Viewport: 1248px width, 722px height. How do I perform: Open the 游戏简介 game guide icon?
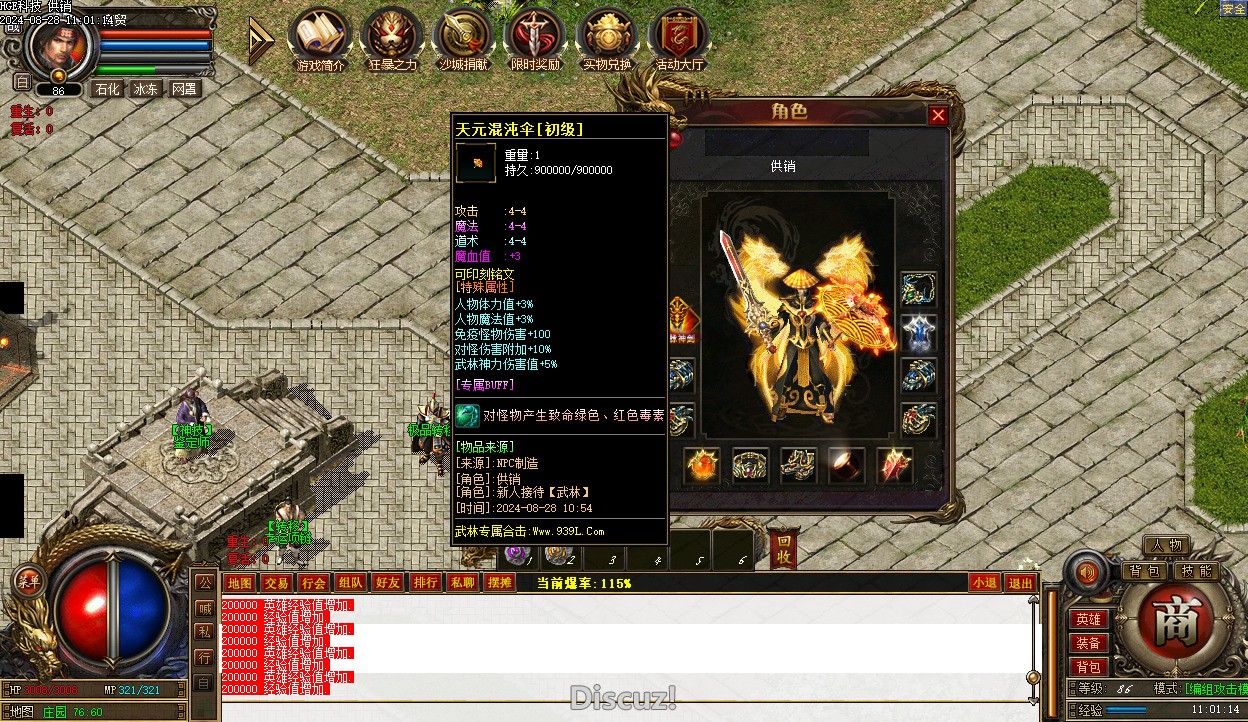(320, 40)
